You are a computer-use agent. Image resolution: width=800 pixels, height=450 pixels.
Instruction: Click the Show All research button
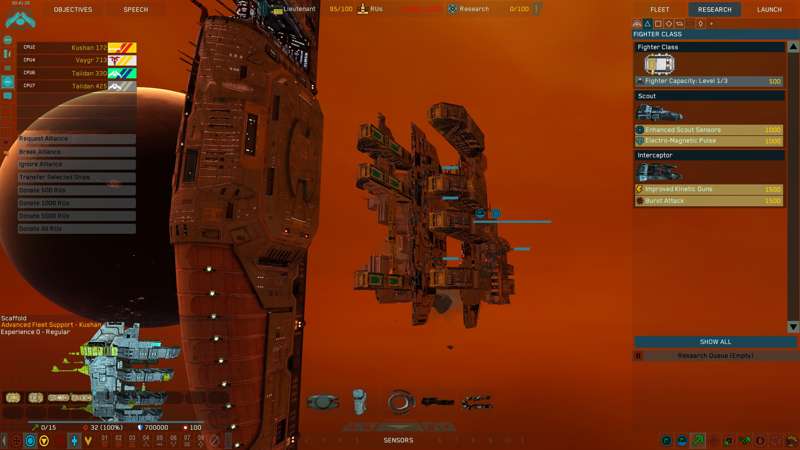[x=715, y=342]
